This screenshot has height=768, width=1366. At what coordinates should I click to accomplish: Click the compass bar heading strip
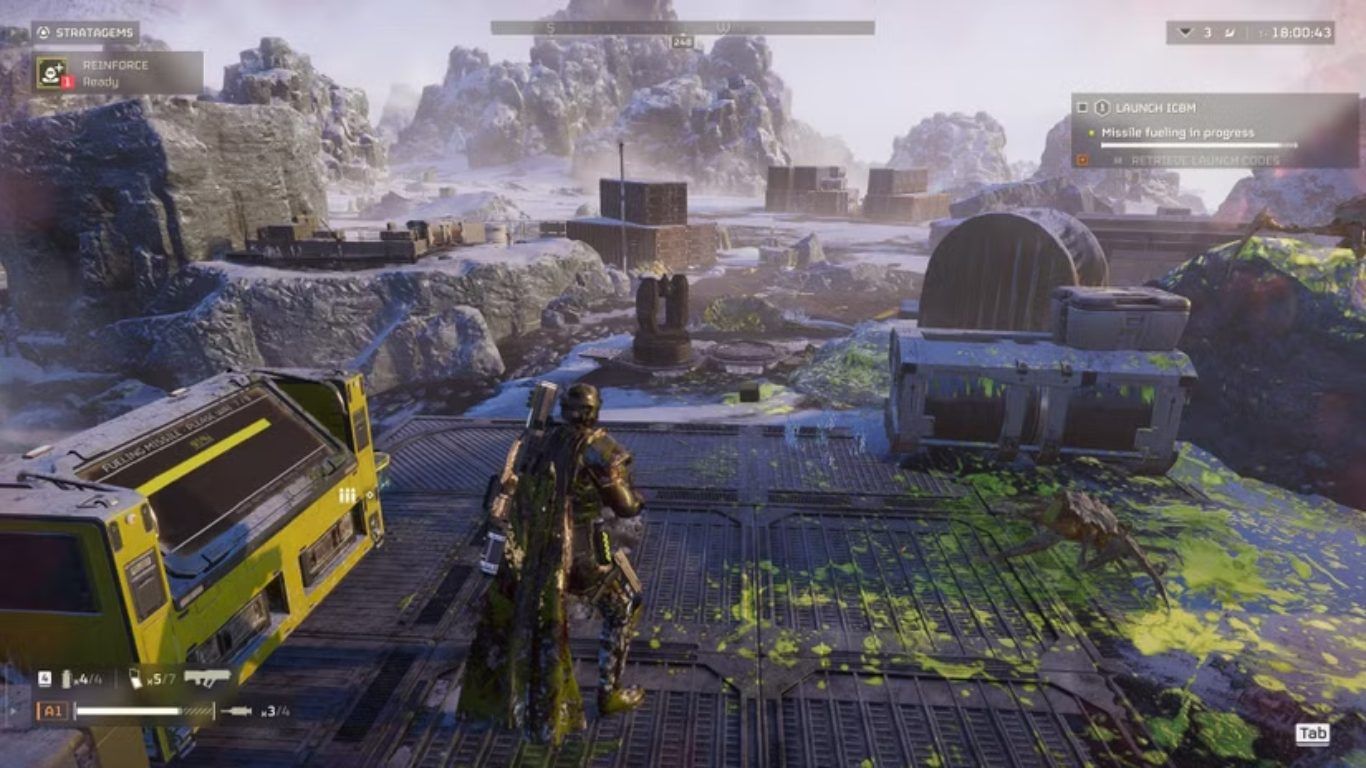click(x=682, y=28)
